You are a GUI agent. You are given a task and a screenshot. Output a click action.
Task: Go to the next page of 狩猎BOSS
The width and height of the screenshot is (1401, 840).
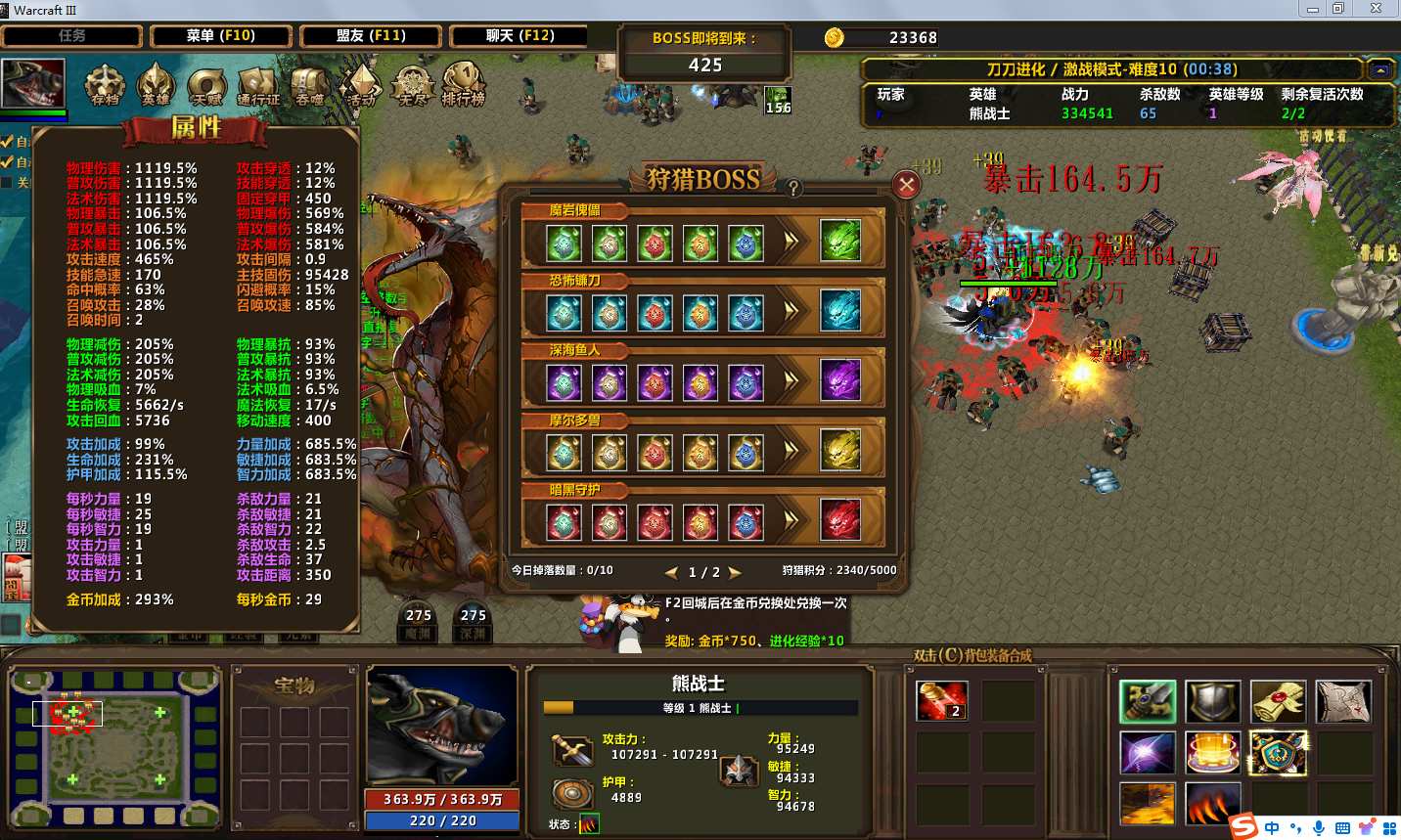[735, 572]
